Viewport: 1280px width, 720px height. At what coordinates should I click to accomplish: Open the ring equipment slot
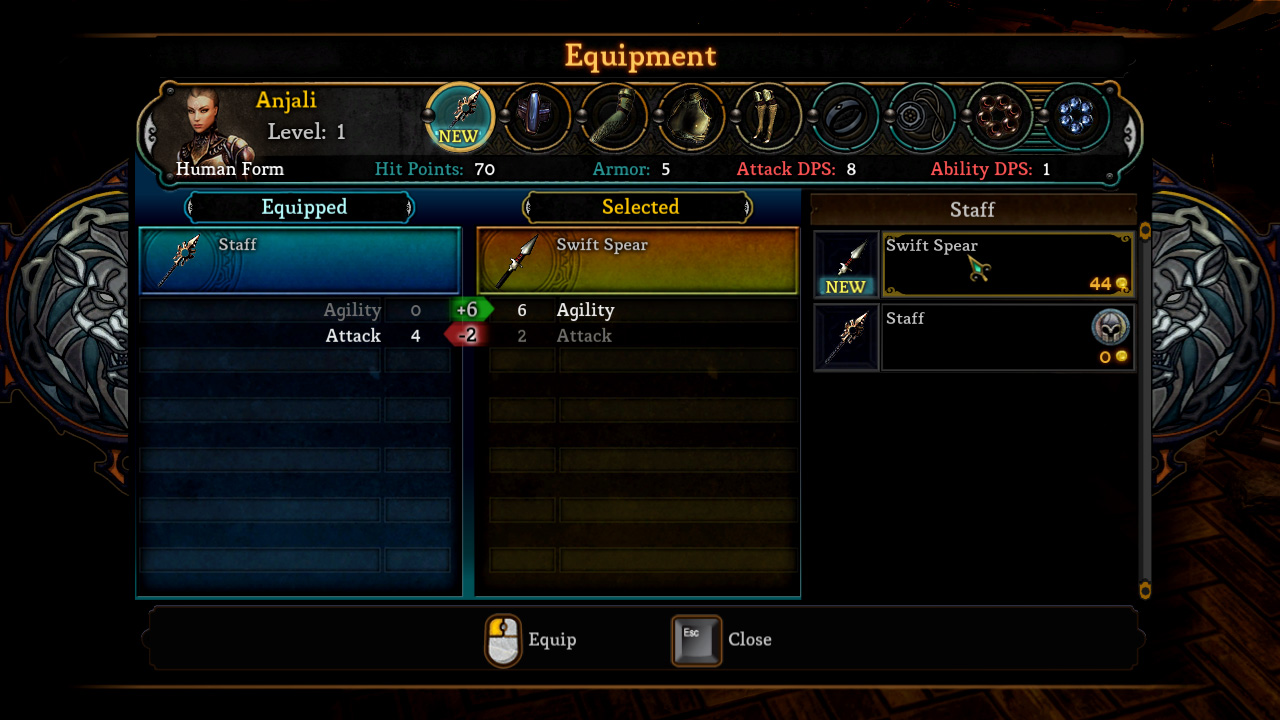coord(845,115)
